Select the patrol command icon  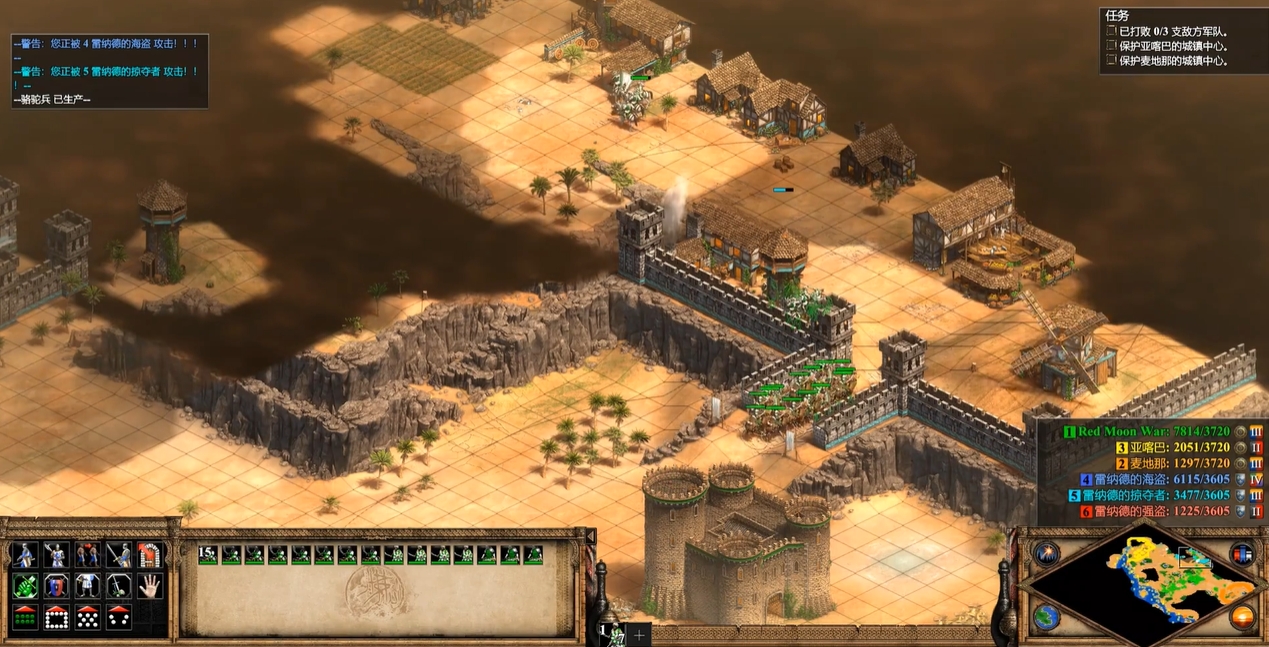(x=25, y=556)
